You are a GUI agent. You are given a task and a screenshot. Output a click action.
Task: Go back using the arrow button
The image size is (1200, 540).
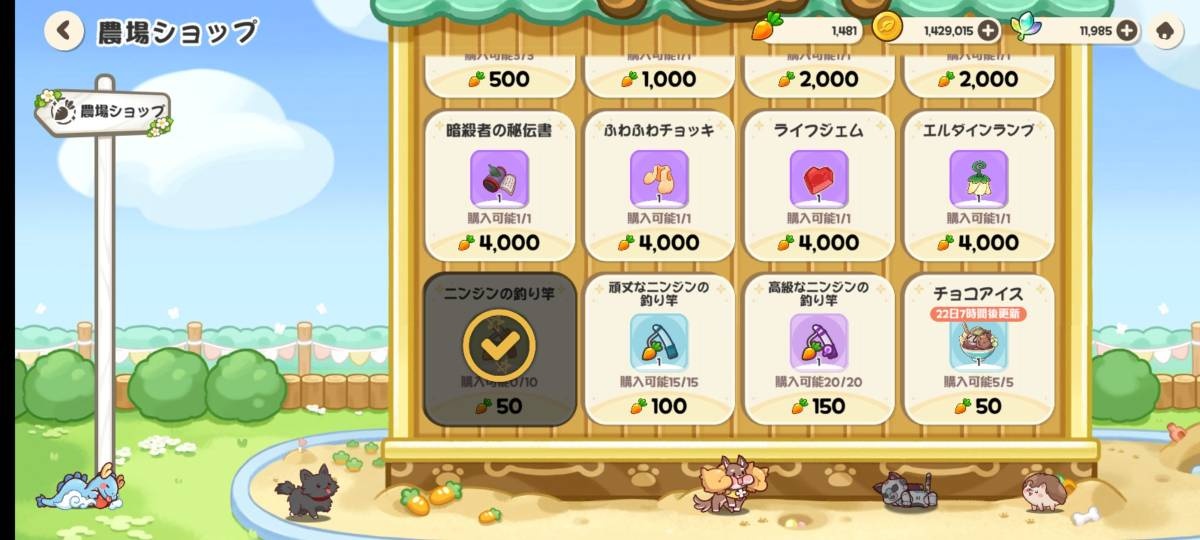pyautogui.click(x=64, y=31)
